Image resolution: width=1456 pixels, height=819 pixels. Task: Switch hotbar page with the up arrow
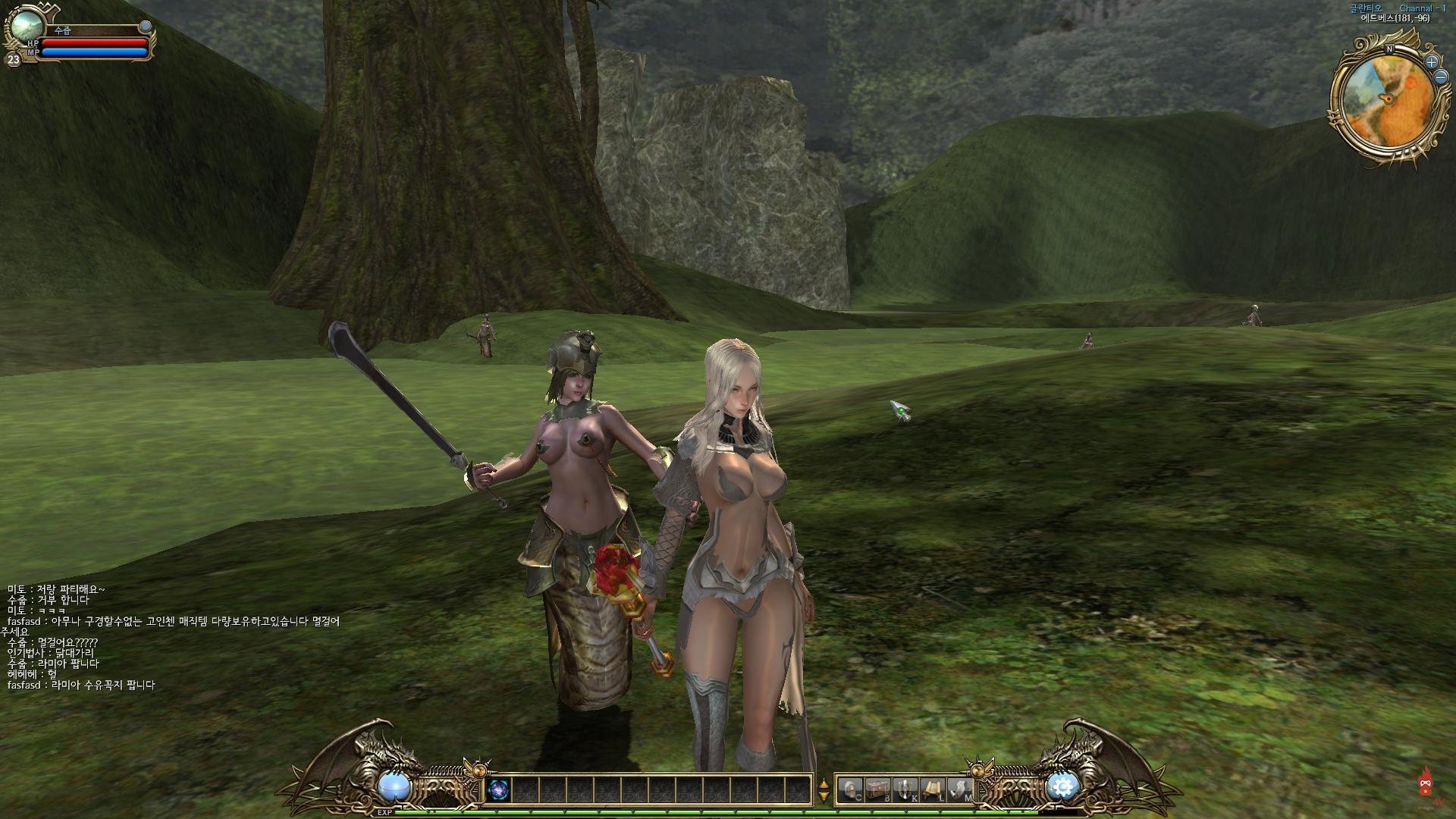pyautogui.click(x=824, y=783)
